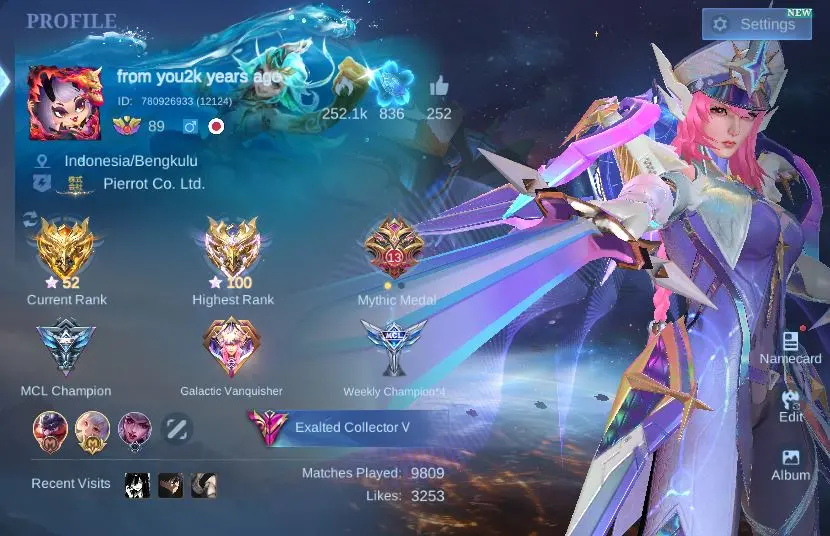Click the blue flower popularity icon
Screen dimensions: 830x536
(x=393, y=82)
